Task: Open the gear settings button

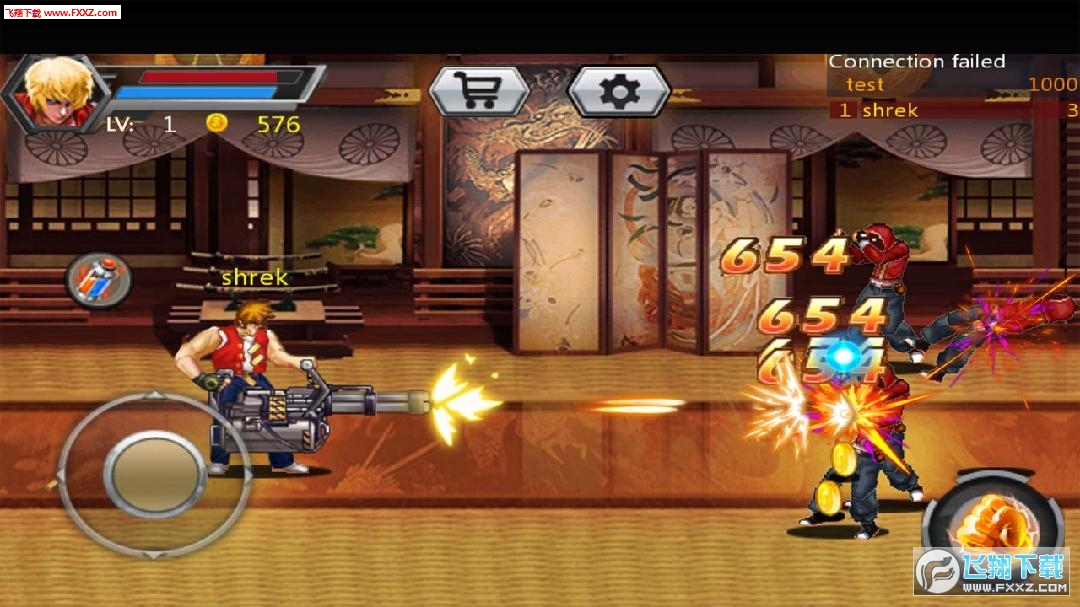Action: click(x=619, y=92)
